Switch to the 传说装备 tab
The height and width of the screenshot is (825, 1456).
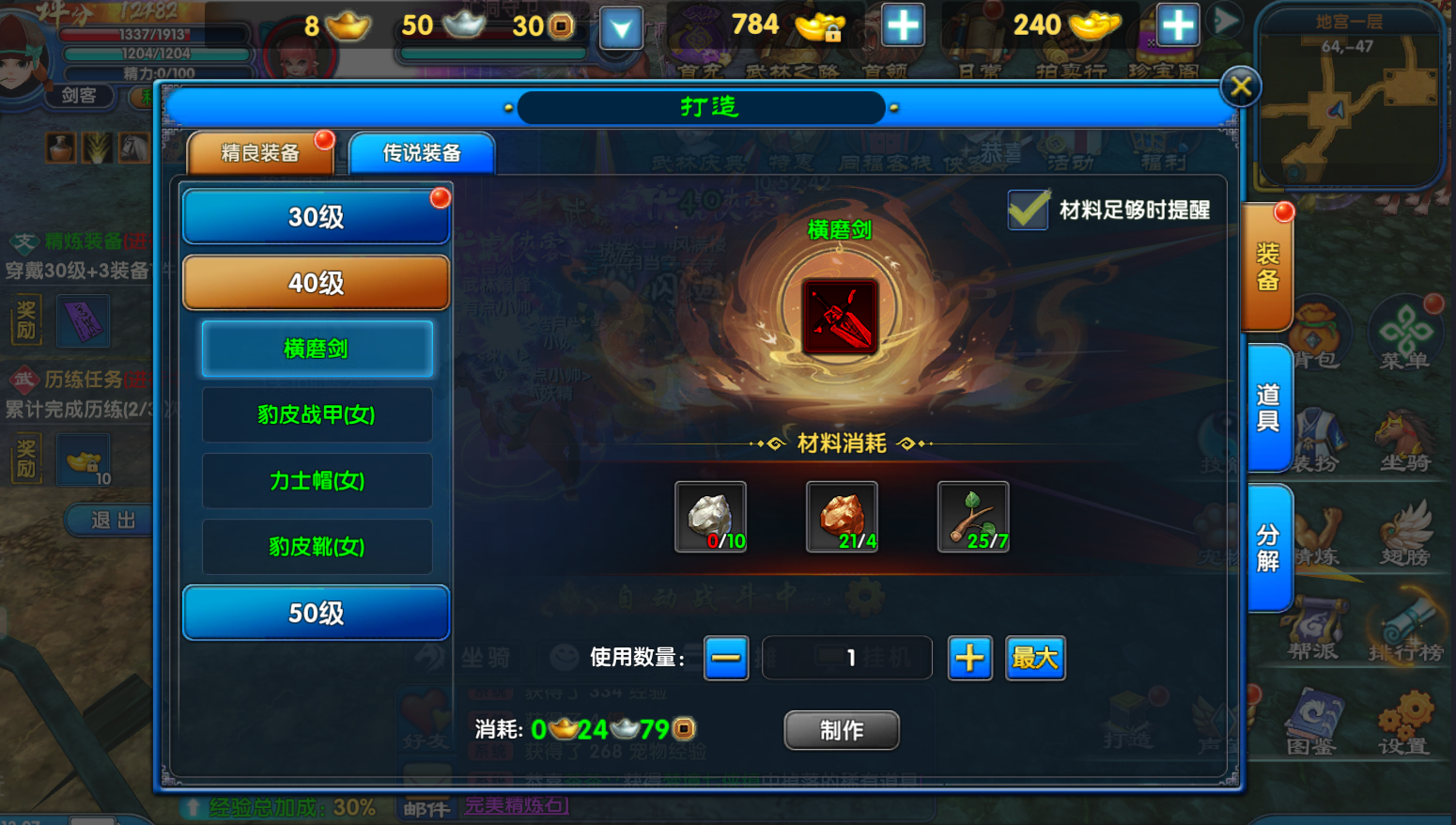click(422, 153)
